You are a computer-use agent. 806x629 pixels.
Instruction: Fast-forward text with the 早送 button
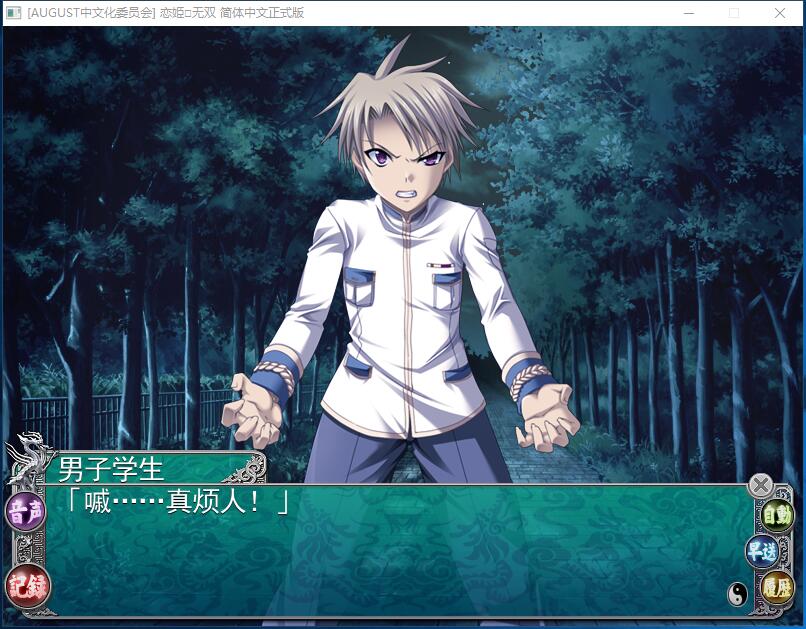[761, 551]
